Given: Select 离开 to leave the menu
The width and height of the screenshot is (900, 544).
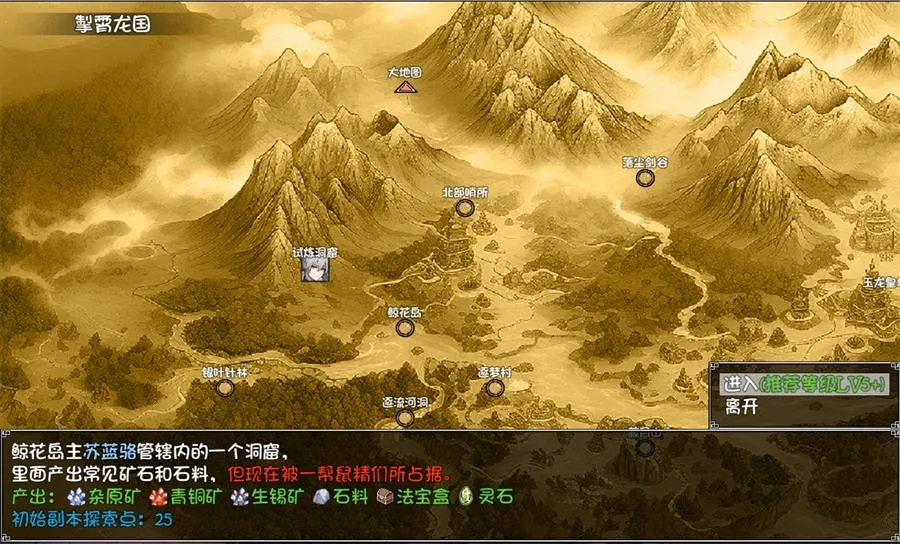Looking at the screenshot, I should click(x=741, y=407).
